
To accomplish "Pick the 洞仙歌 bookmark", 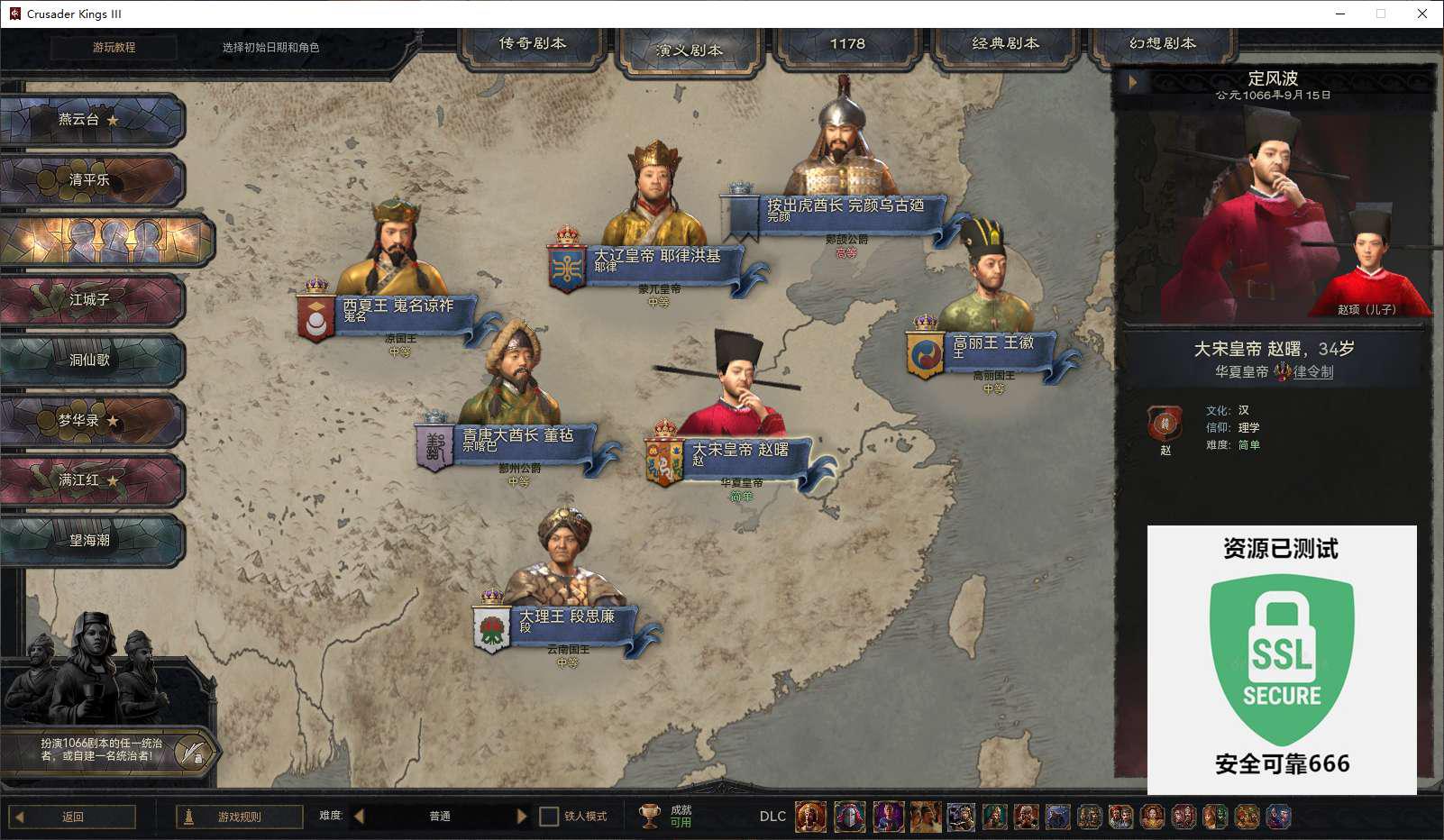I will 90,361.
